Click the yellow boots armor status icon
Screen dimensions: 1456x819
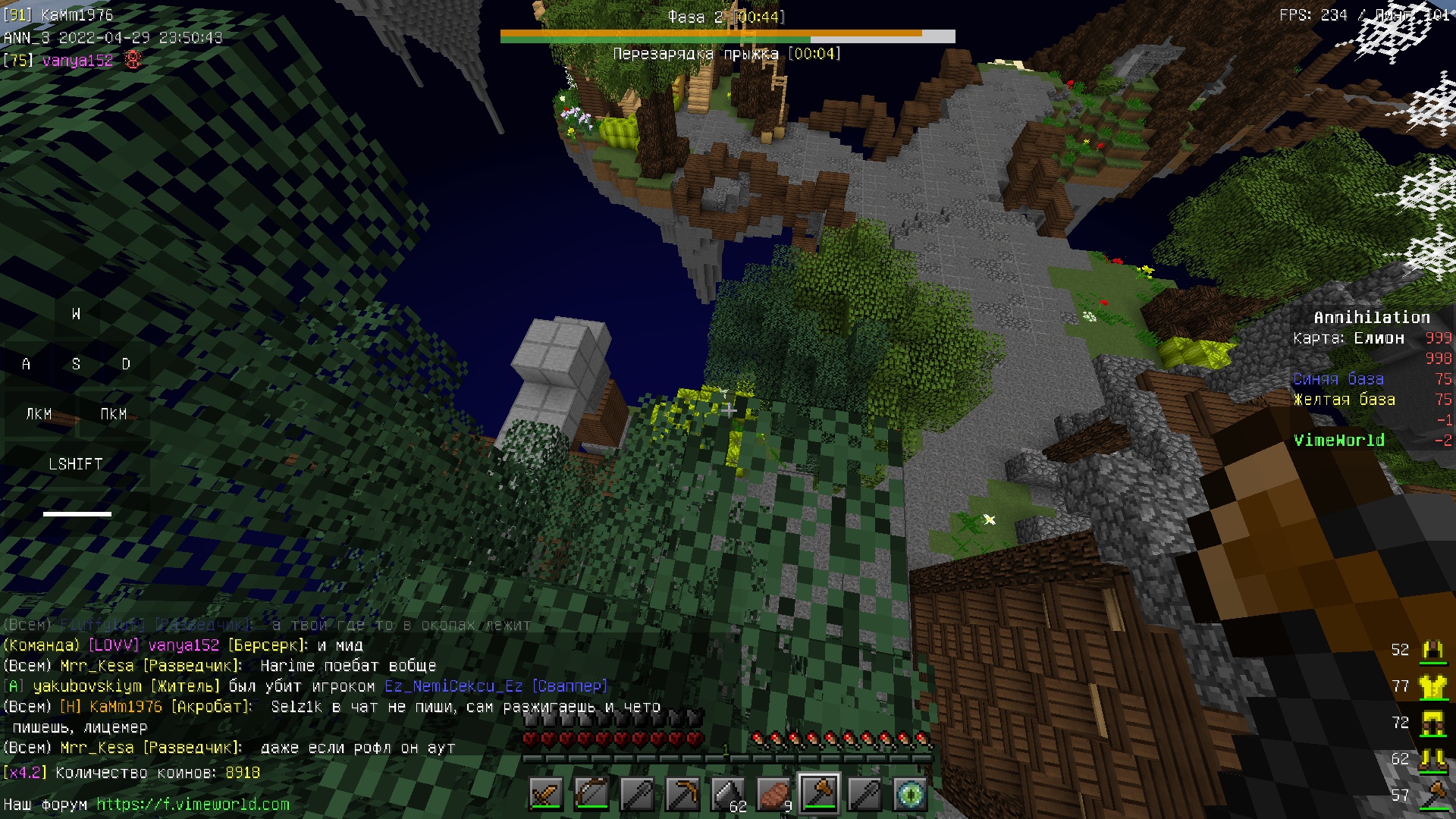1432,758
